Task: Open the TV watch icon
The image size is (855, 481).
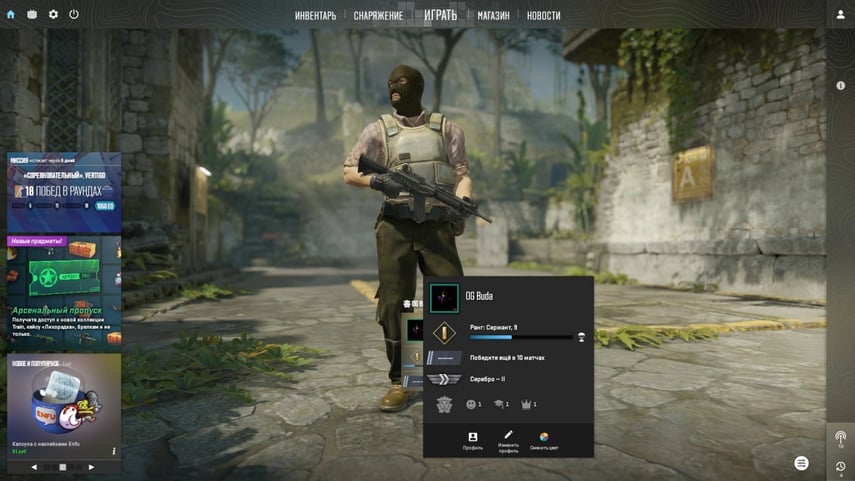Action: pyautogui.click(x=32, y=15)
